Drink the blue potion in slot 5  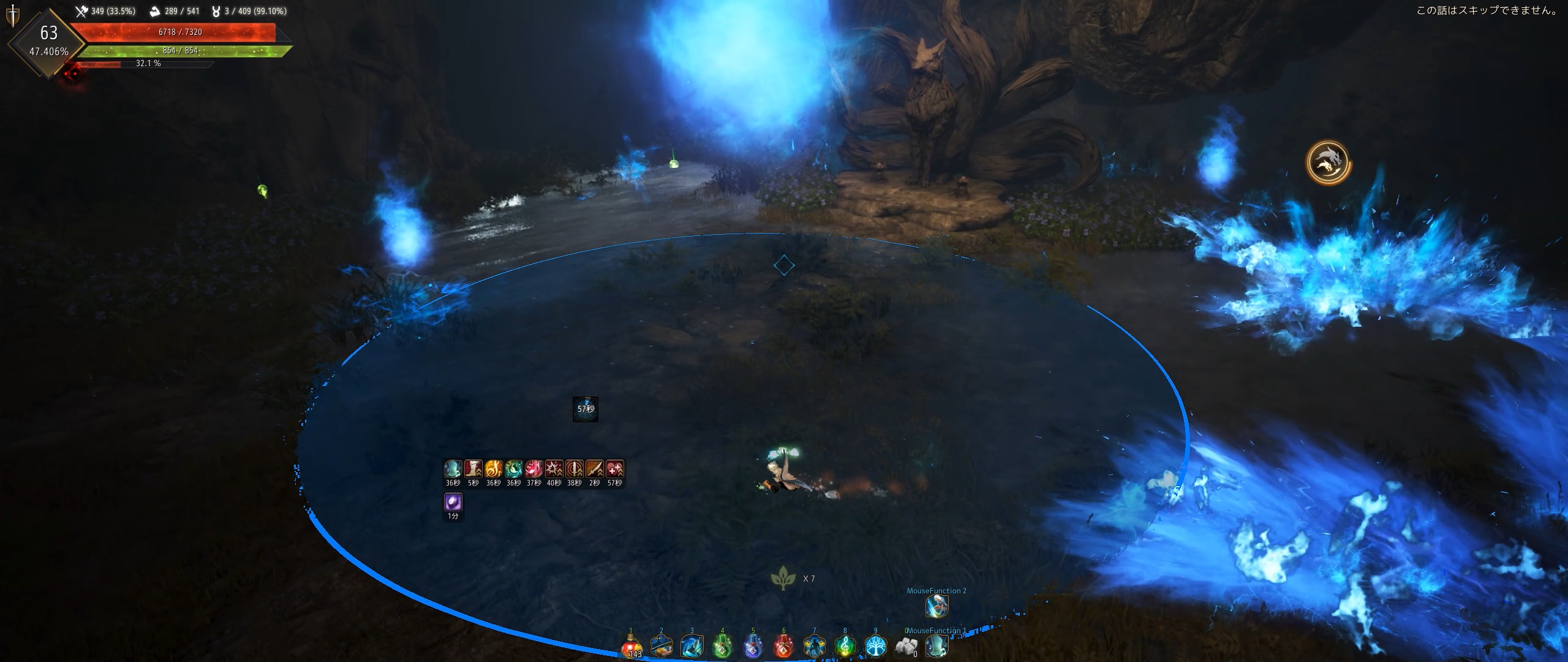[753, 646]
